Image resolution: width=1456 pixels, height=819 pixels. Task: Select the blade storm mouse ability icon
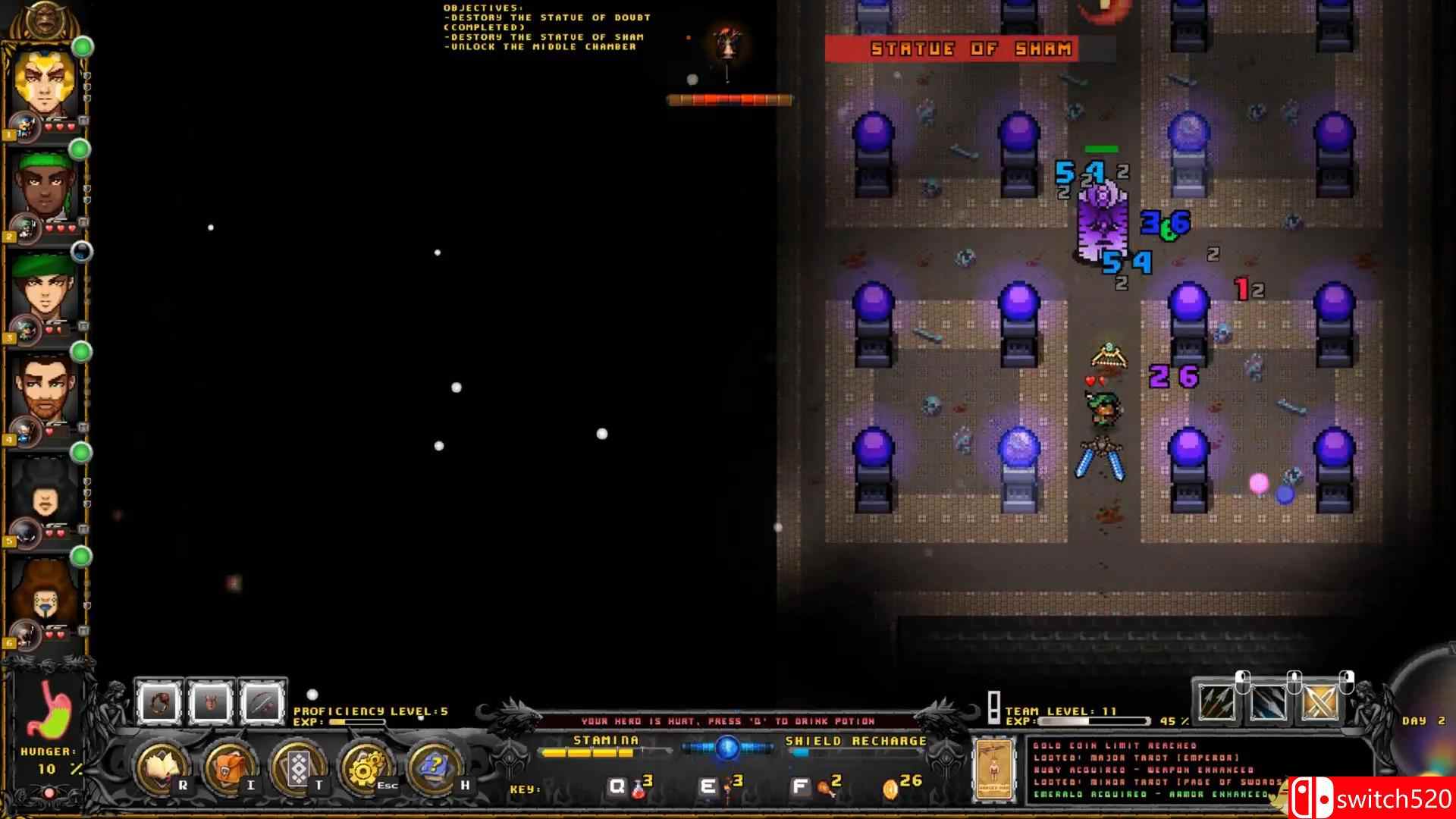coord(1267,702)
